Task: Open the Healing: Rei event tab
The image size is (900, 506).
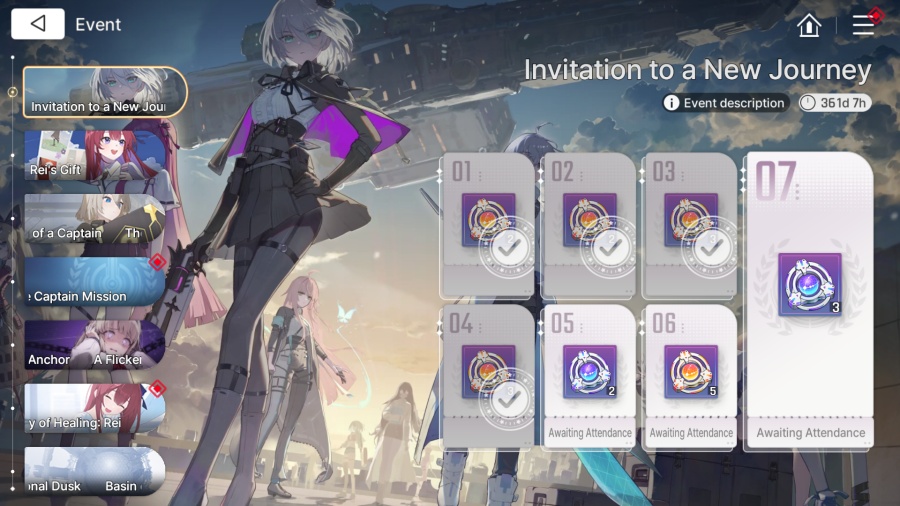Action: [x=95, y=408]
